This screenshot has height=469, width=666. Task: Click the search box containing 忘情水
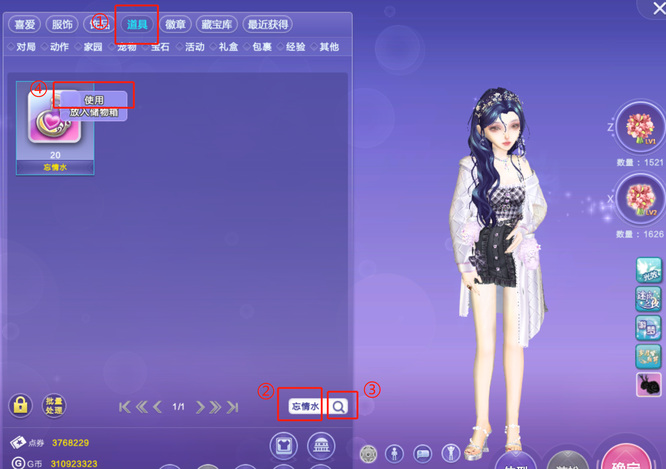pyautogui.click(x=303, y=406)
